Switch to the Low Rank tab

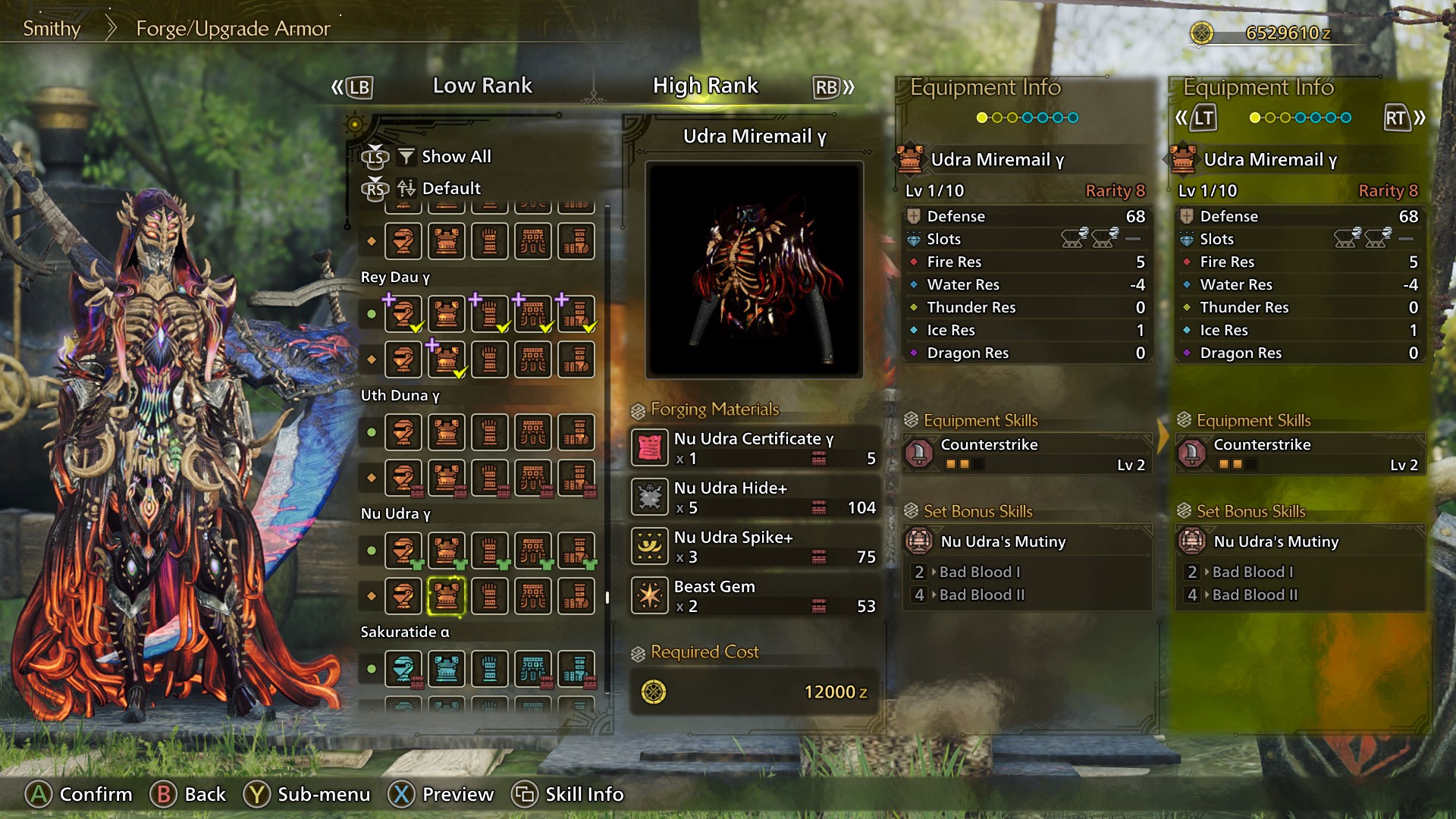482,86
